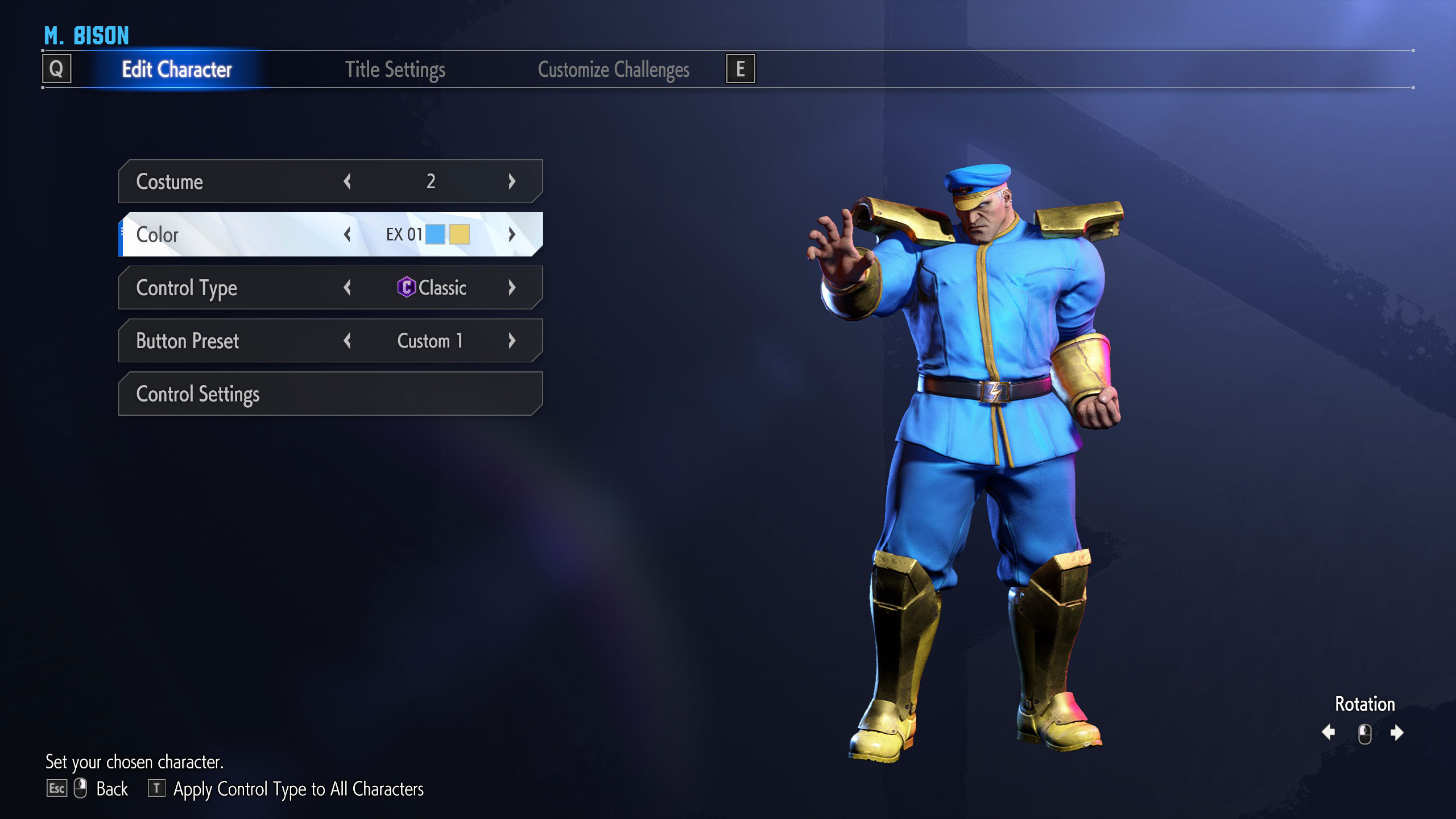This screenshot has width=1456, height=819.
Task: Open the Customize Challenges tab
Action: tap(614, 69)
